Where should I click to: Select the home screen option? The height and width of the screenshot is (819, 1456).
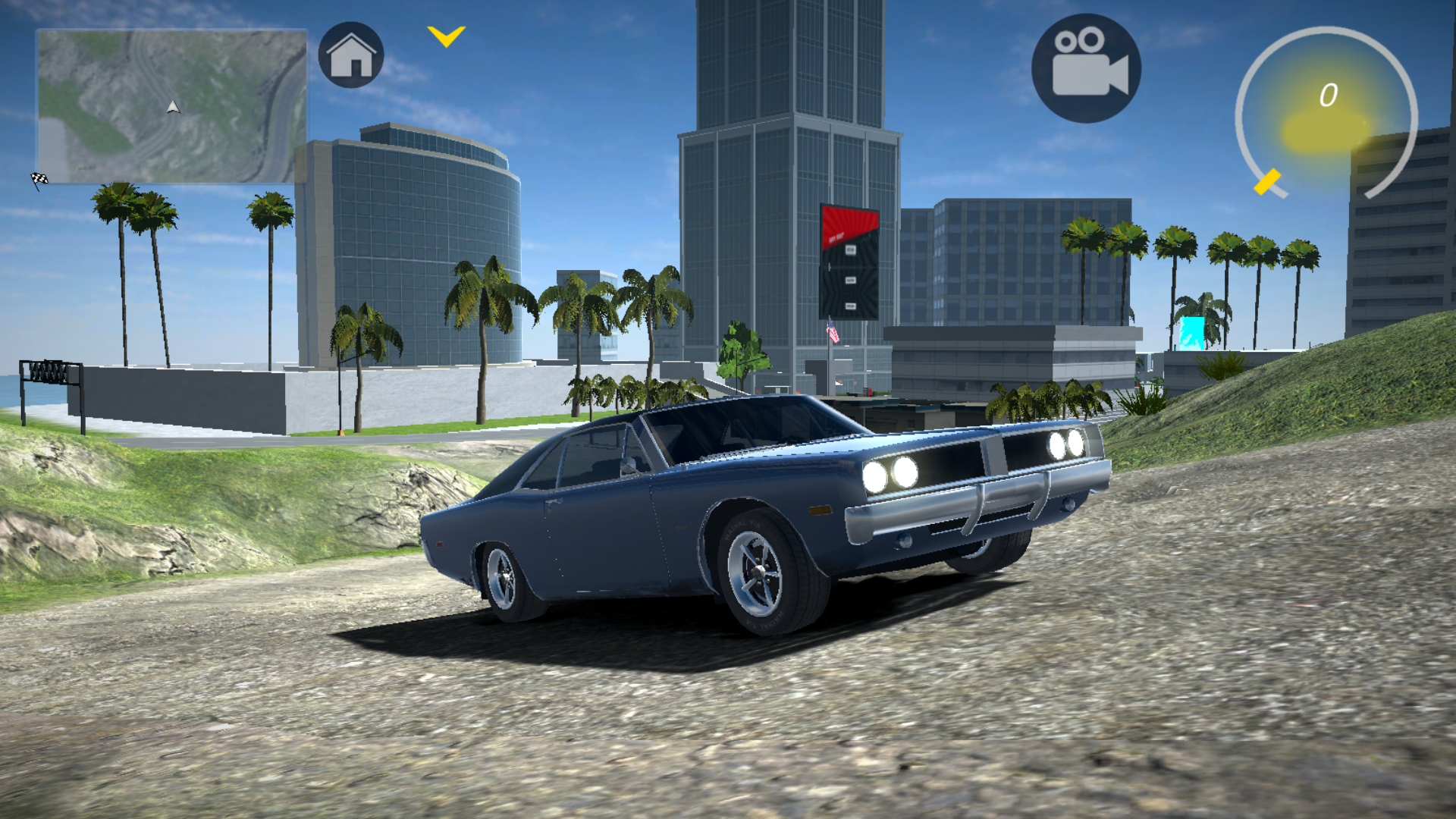350,55
